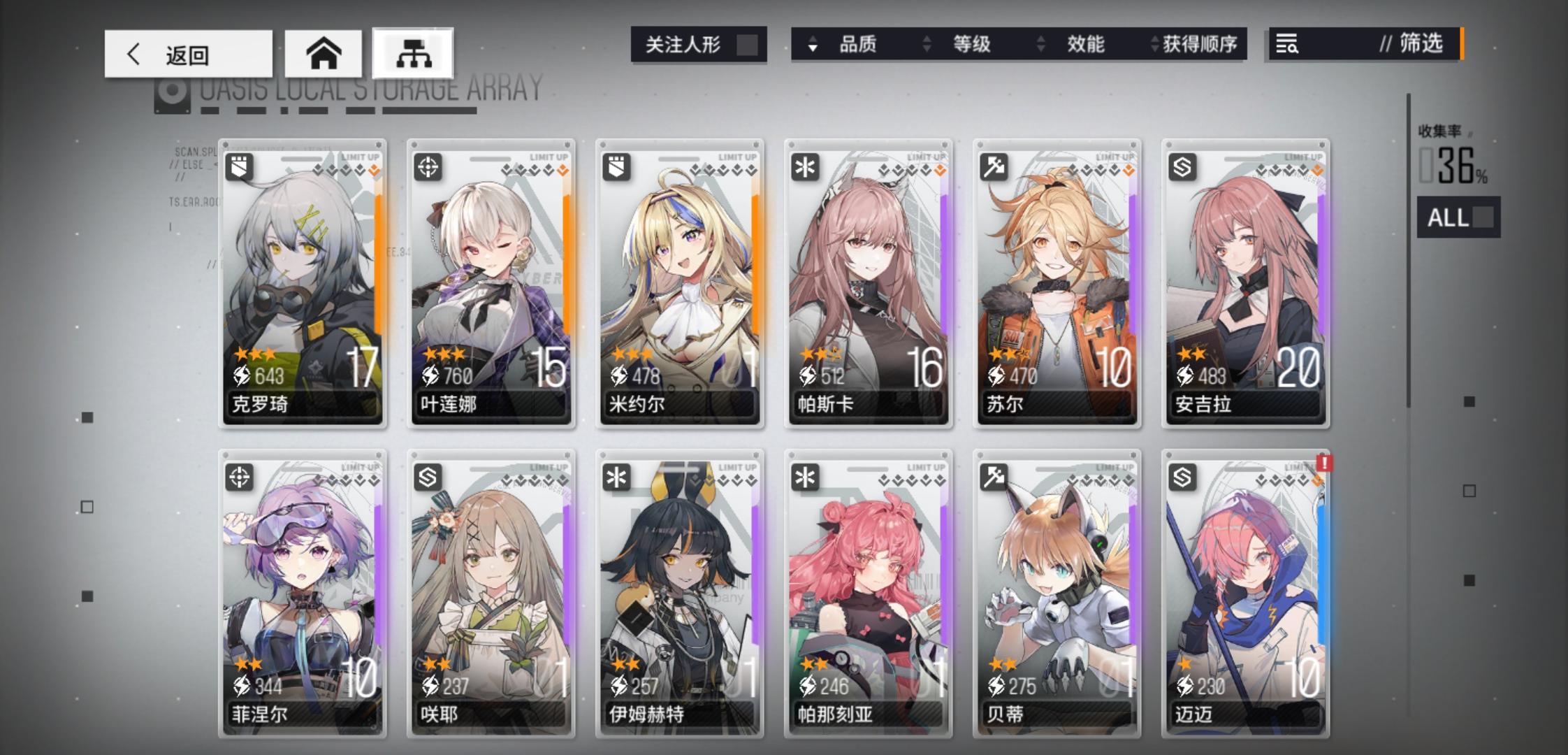Screen dimensions: 1568x755
Task: Click the search magnifier icon near 筛选
Action: point(1288,44)
